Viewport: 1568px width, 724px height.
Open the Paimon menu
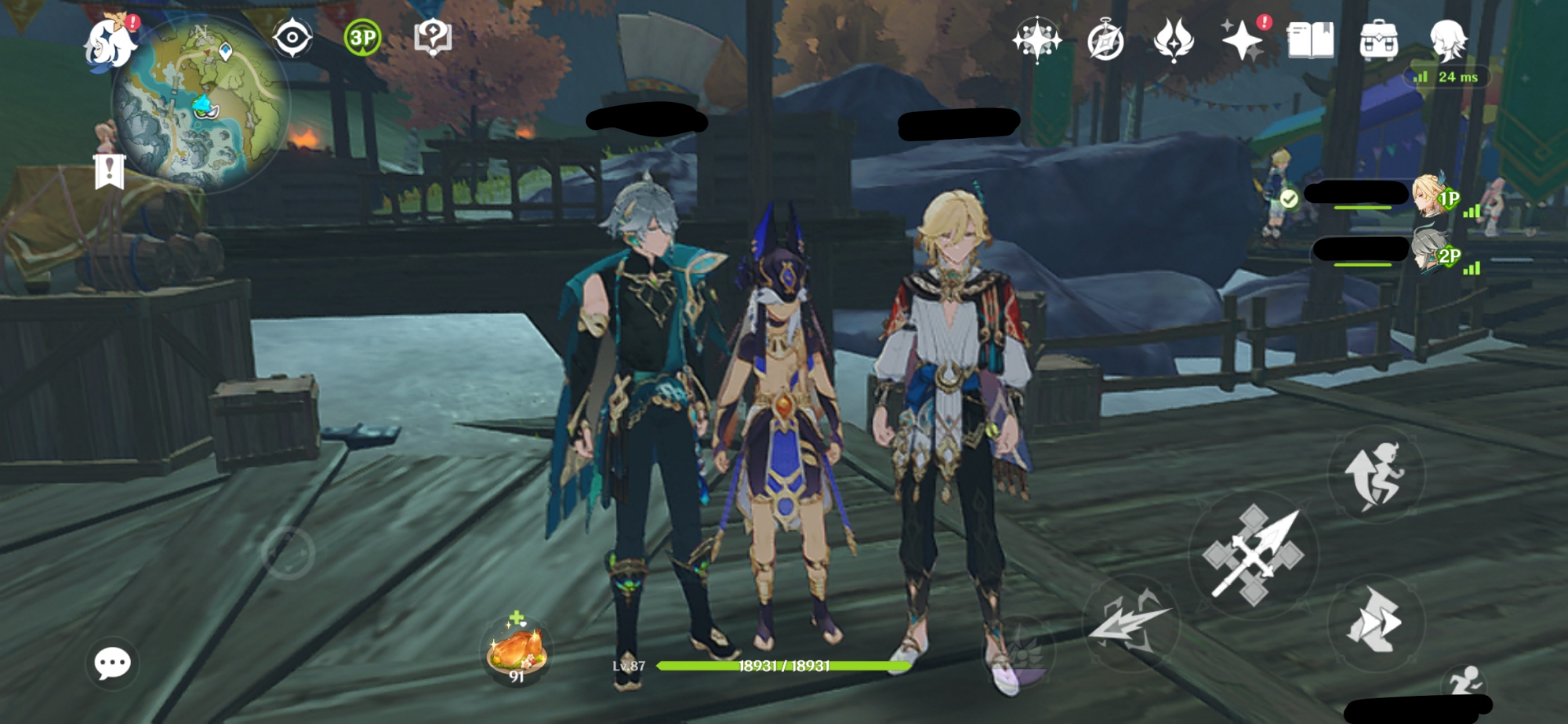click(108, 45)
